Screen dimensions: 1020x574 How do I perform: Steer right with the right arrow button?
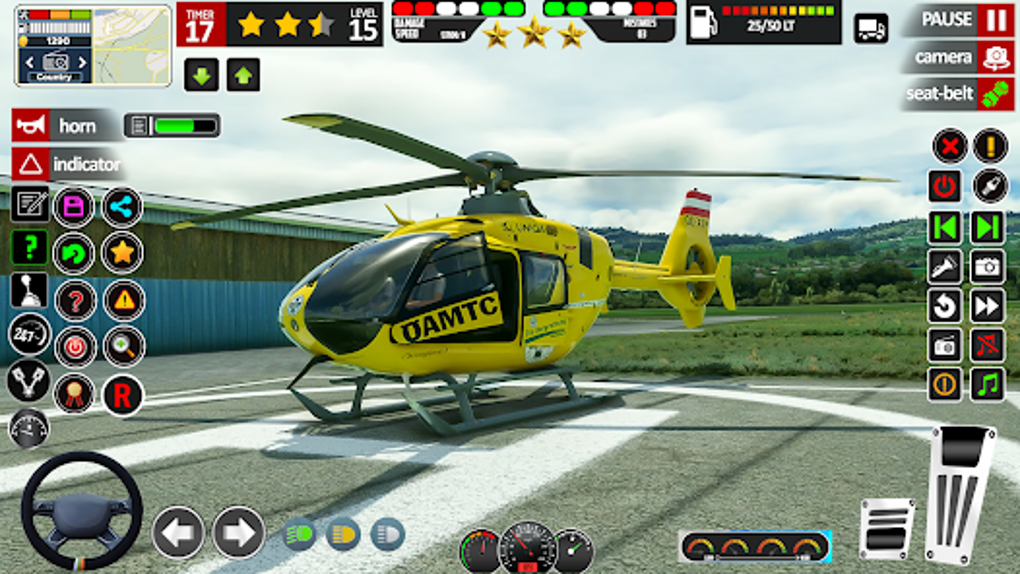[238, 532]
